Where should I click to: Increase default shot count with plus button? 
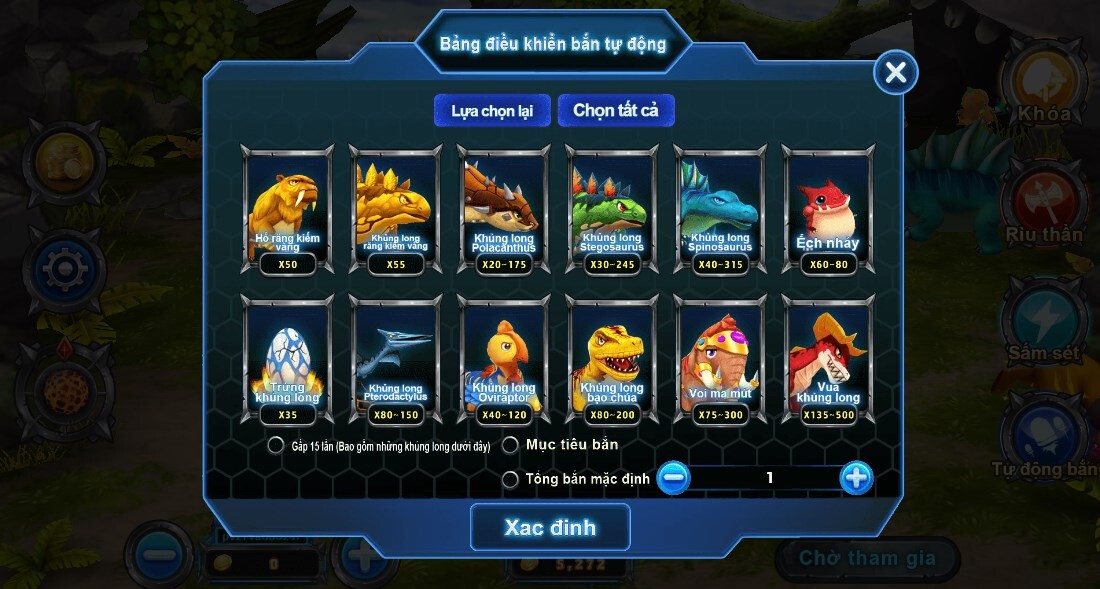click(856, 478)
